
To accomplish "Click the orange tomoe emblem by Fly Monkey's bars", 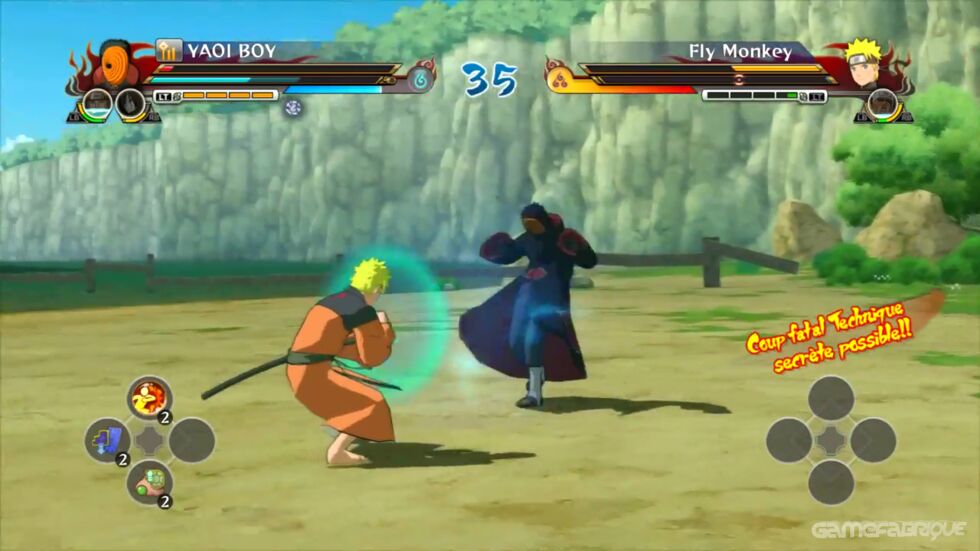I will coord(557,77).
